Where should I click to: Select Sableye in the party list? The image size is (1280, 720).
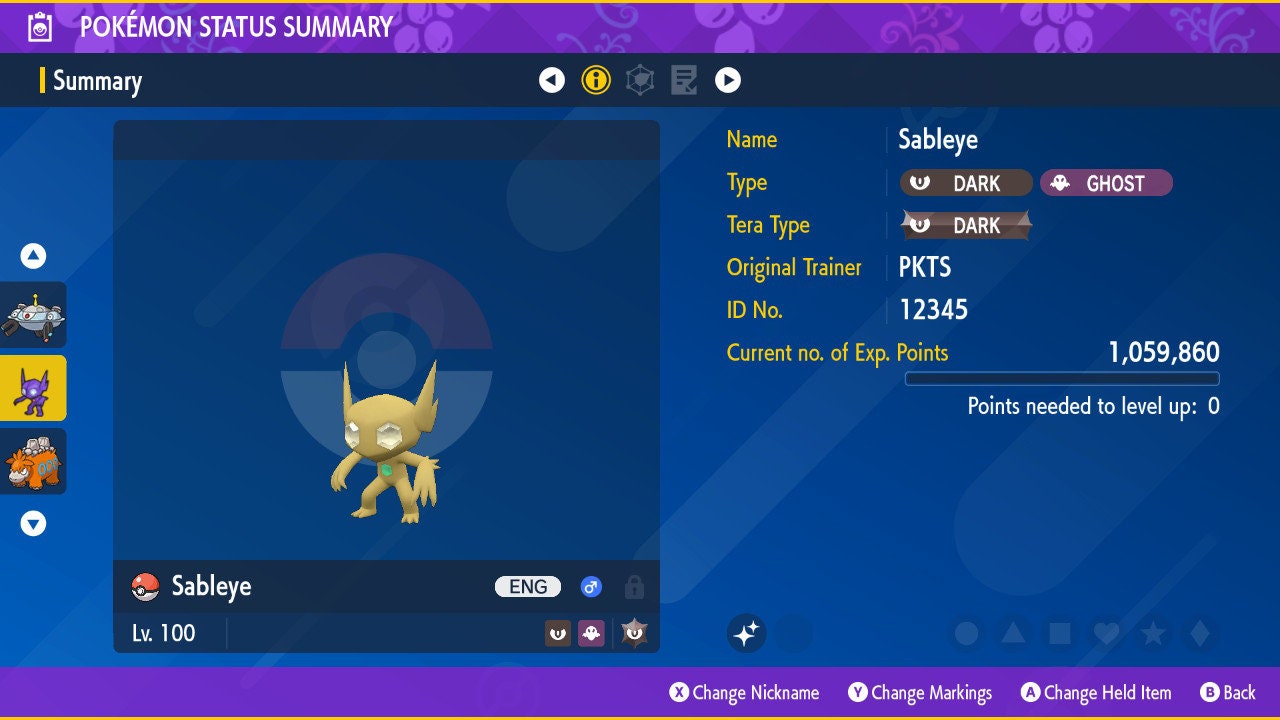[x=34, y=388]
